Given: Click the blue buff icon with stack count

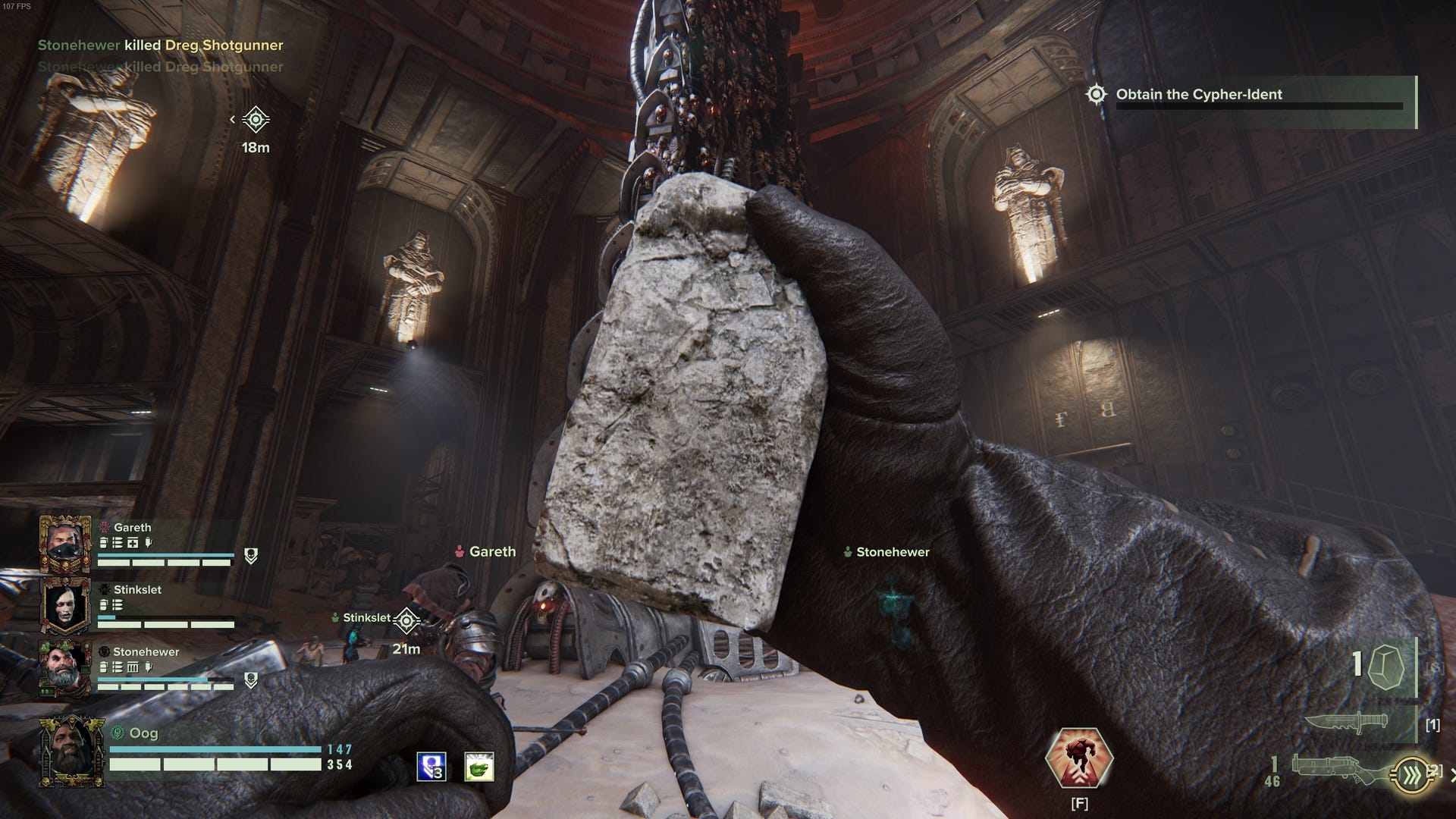Looking at the screenshot, I should 431,767.
